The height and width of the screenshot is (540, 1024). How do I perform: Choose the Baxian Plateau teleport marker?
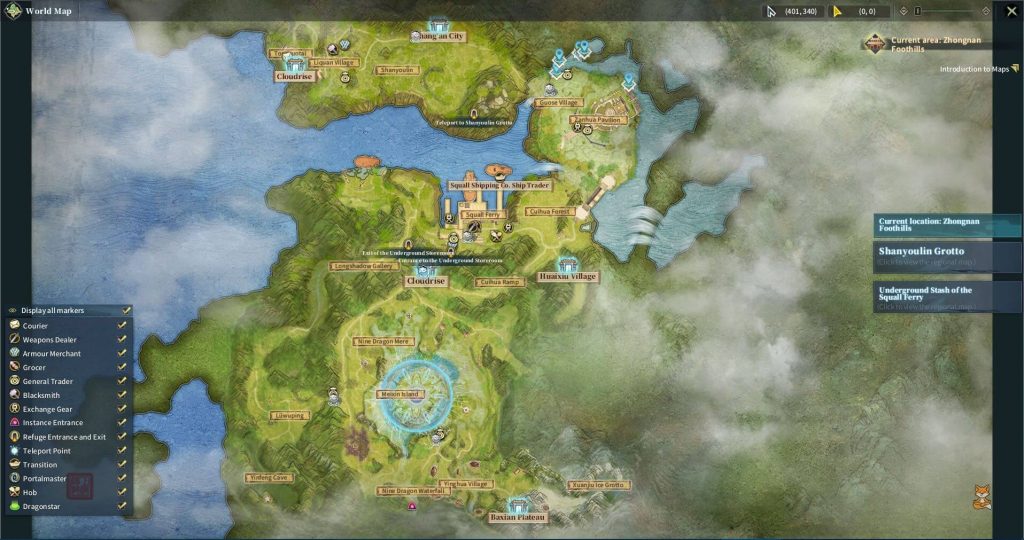517,506
